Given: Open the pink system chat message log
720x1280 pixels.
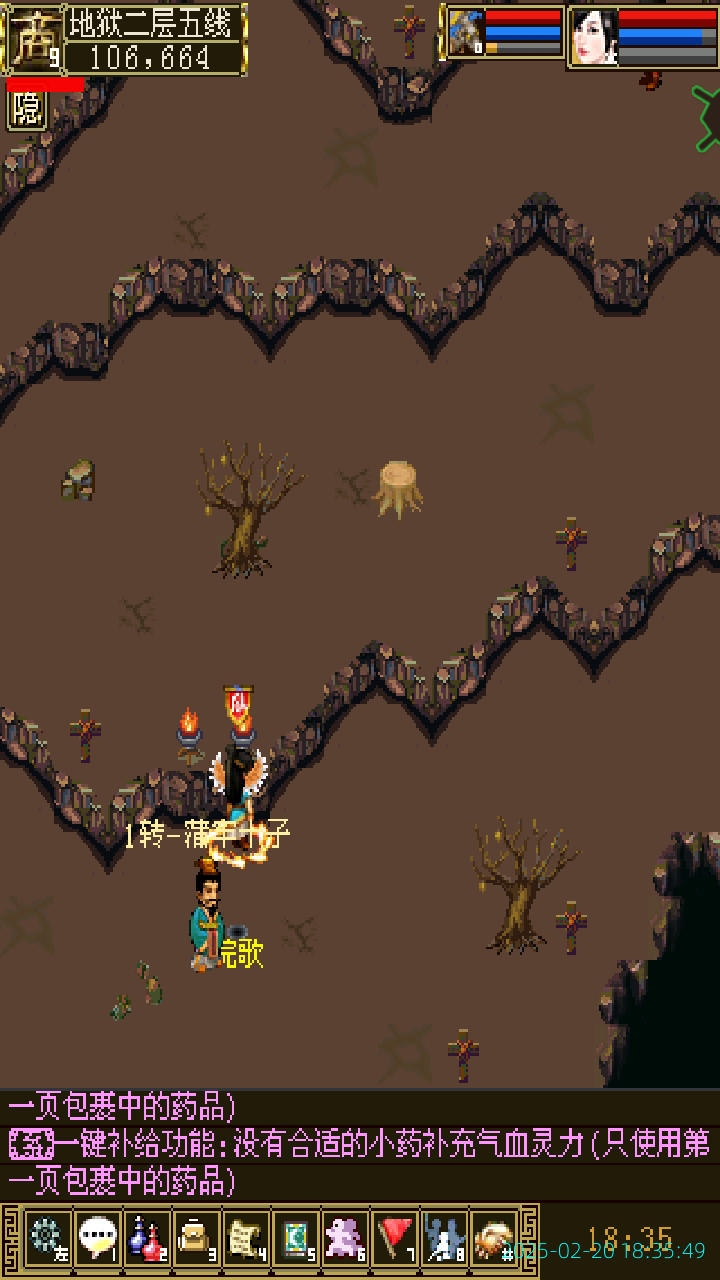Looking at the screenshot, I should coord(360,1144).
